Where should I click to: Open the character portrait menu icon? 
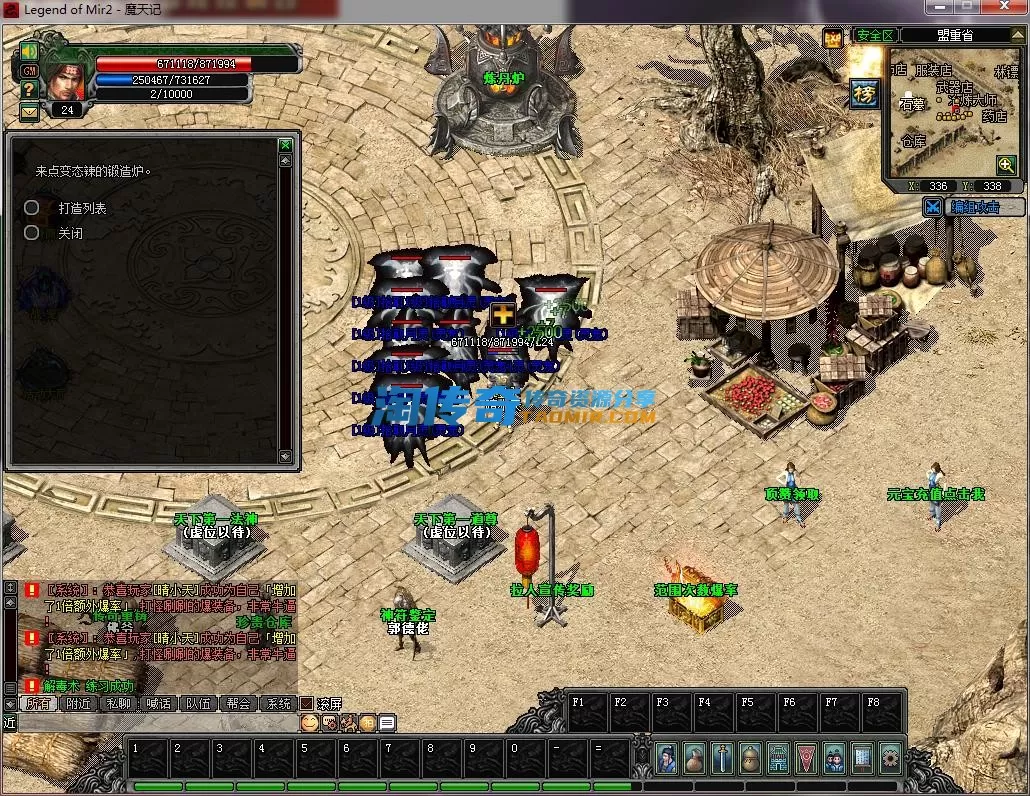click(666, 759)
